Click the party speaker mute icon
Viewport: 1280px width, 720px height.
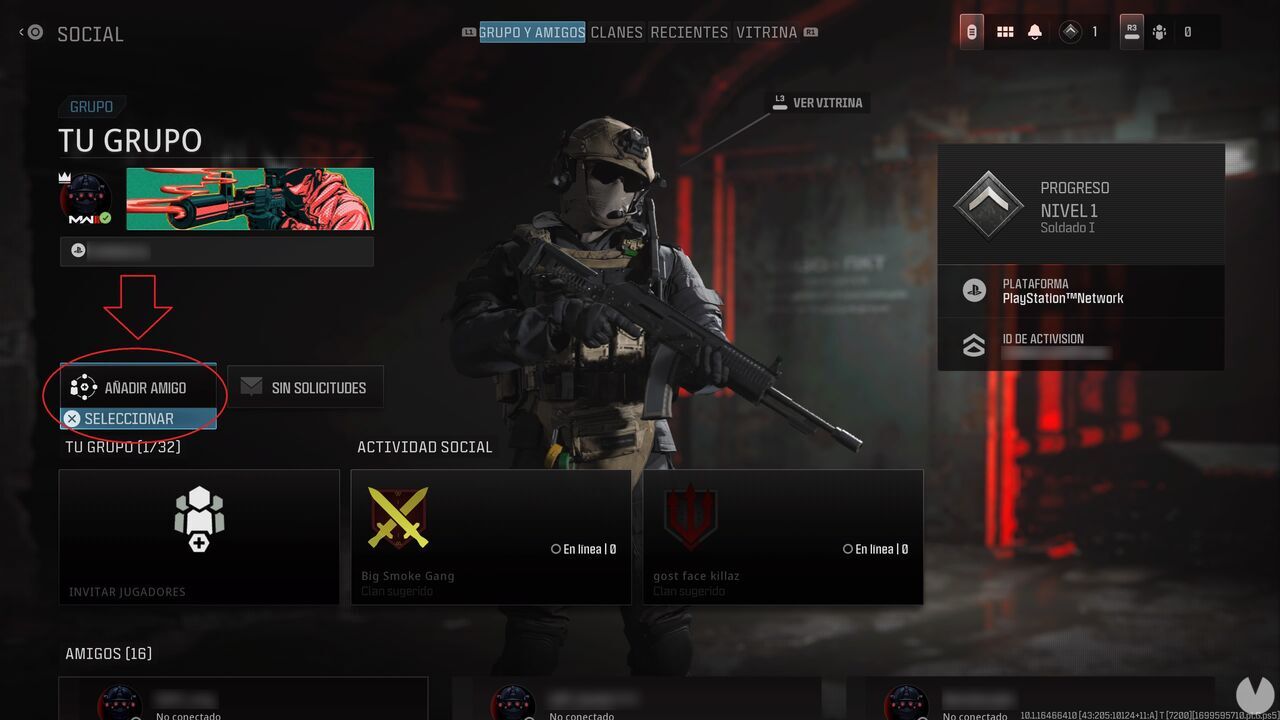pyautogui.click(x=1159, y=31)
